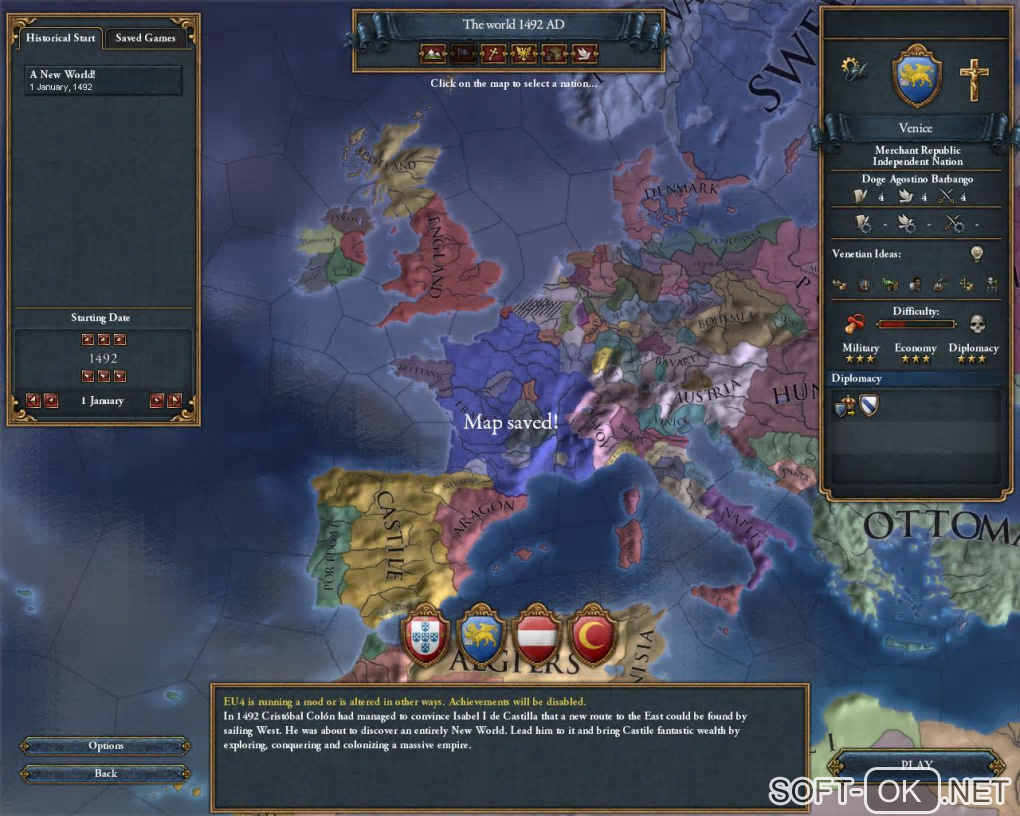Open the Historical Start tab
1020x816 pixels.
coord(61,38)
